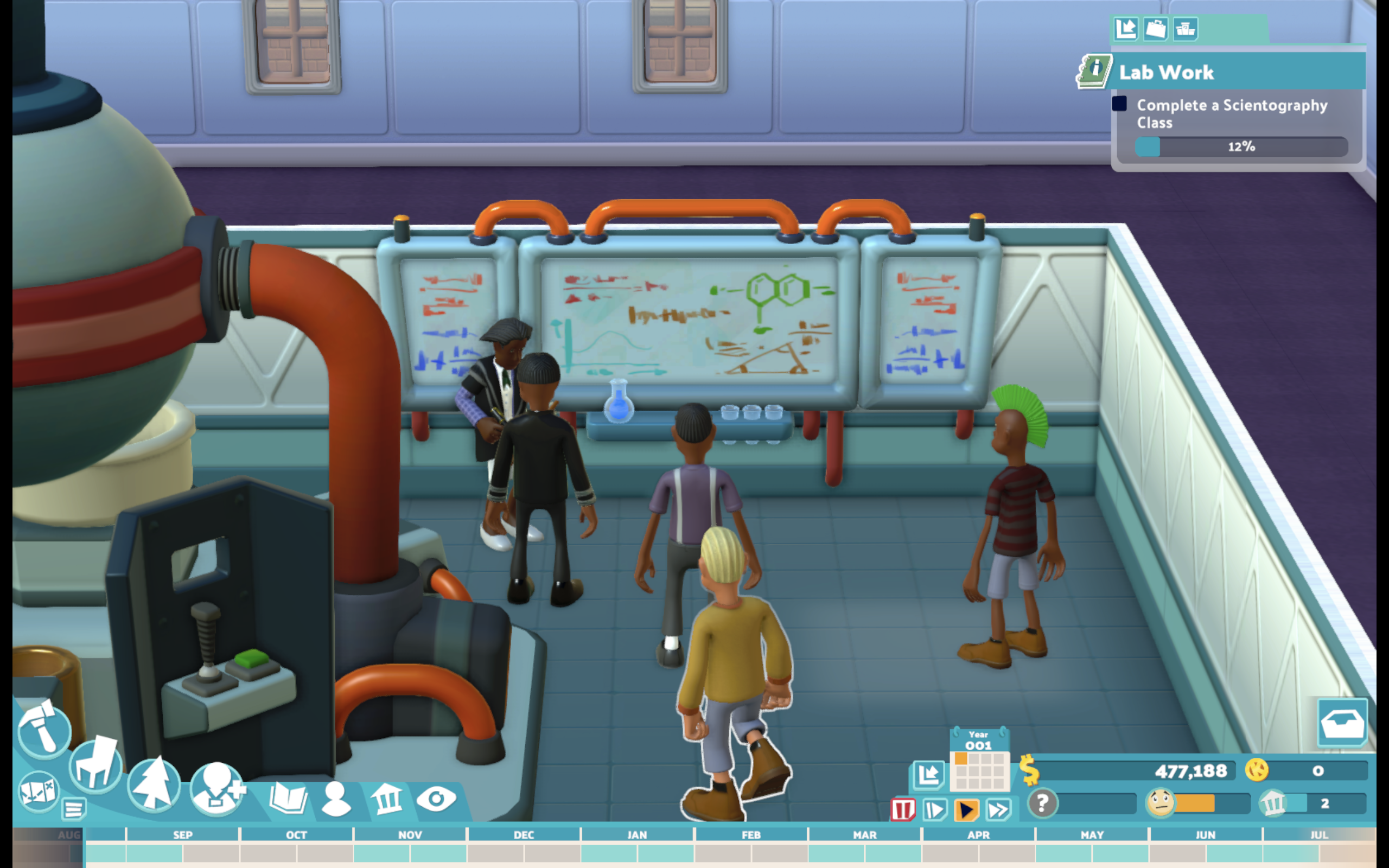The image size is (1389, 868).
Task: Collapse the objectives panel with the arrow icon
Action: (1125, 28)
